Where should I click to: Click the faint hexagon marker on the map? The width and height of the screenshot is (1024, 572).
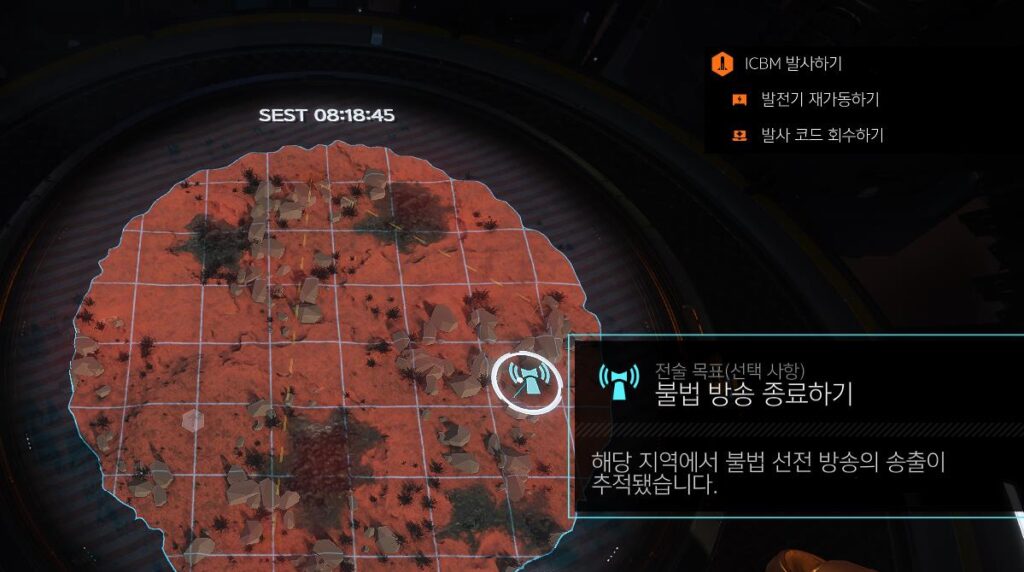pyautogui.click(x=194, y=420)
